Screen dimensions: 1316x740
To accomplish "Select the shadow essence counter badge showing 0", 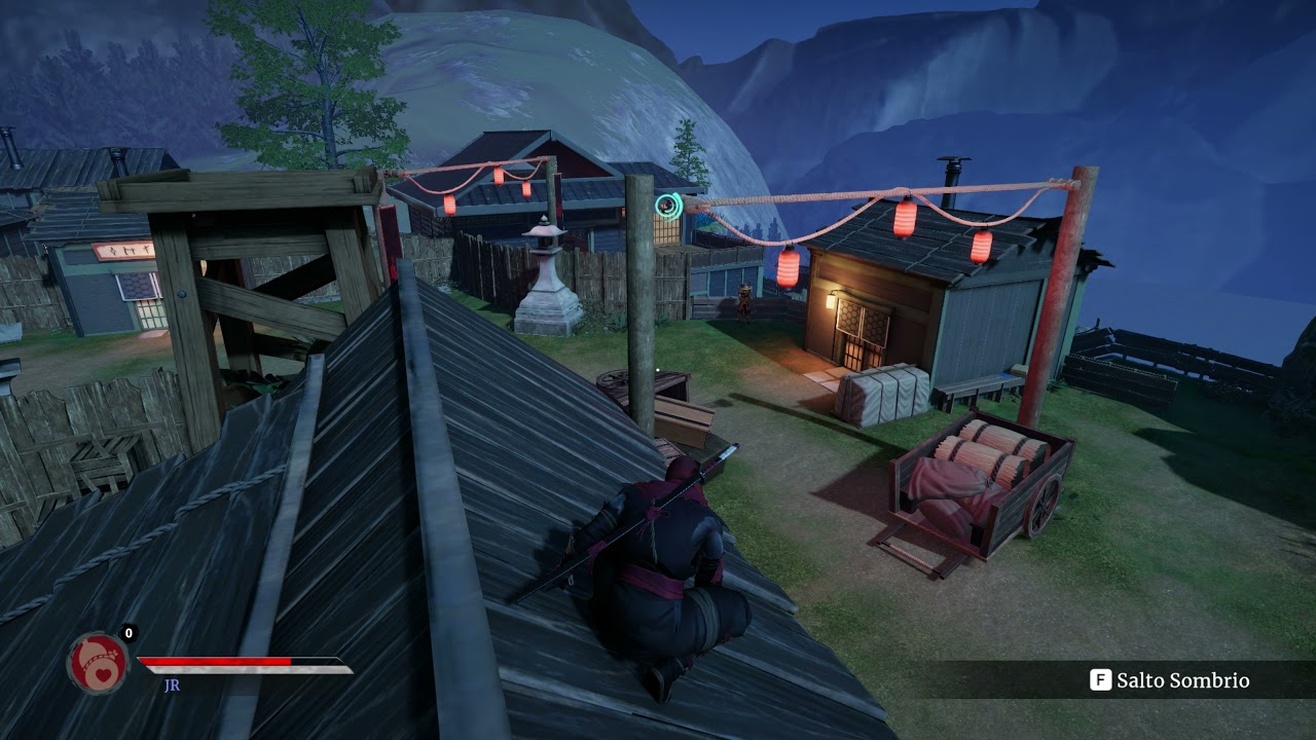I will coord(127,633).
